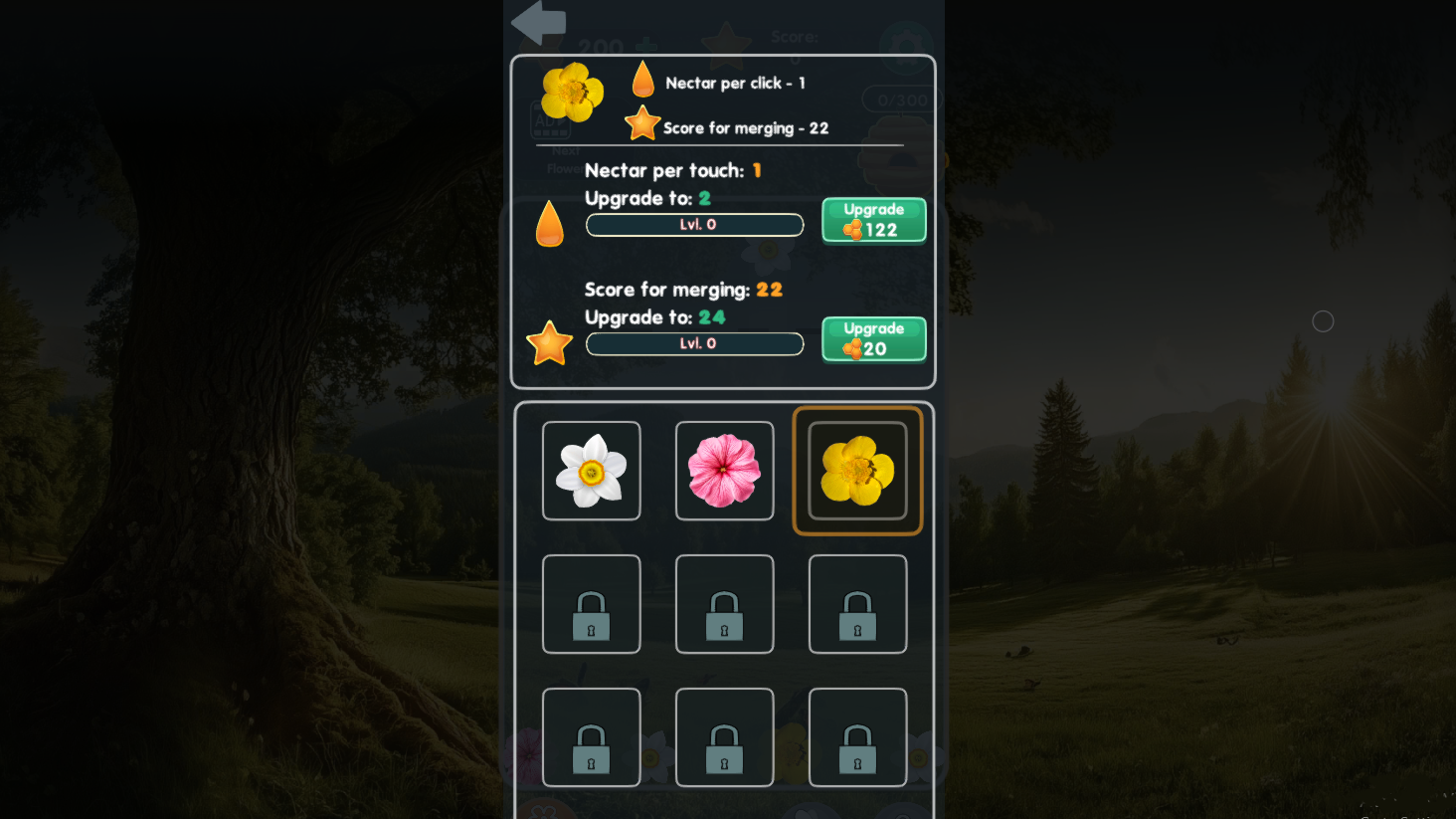Select the pink hibiscus flower
This screenshot has width=1456, height=819.
(x=724, y=470)
